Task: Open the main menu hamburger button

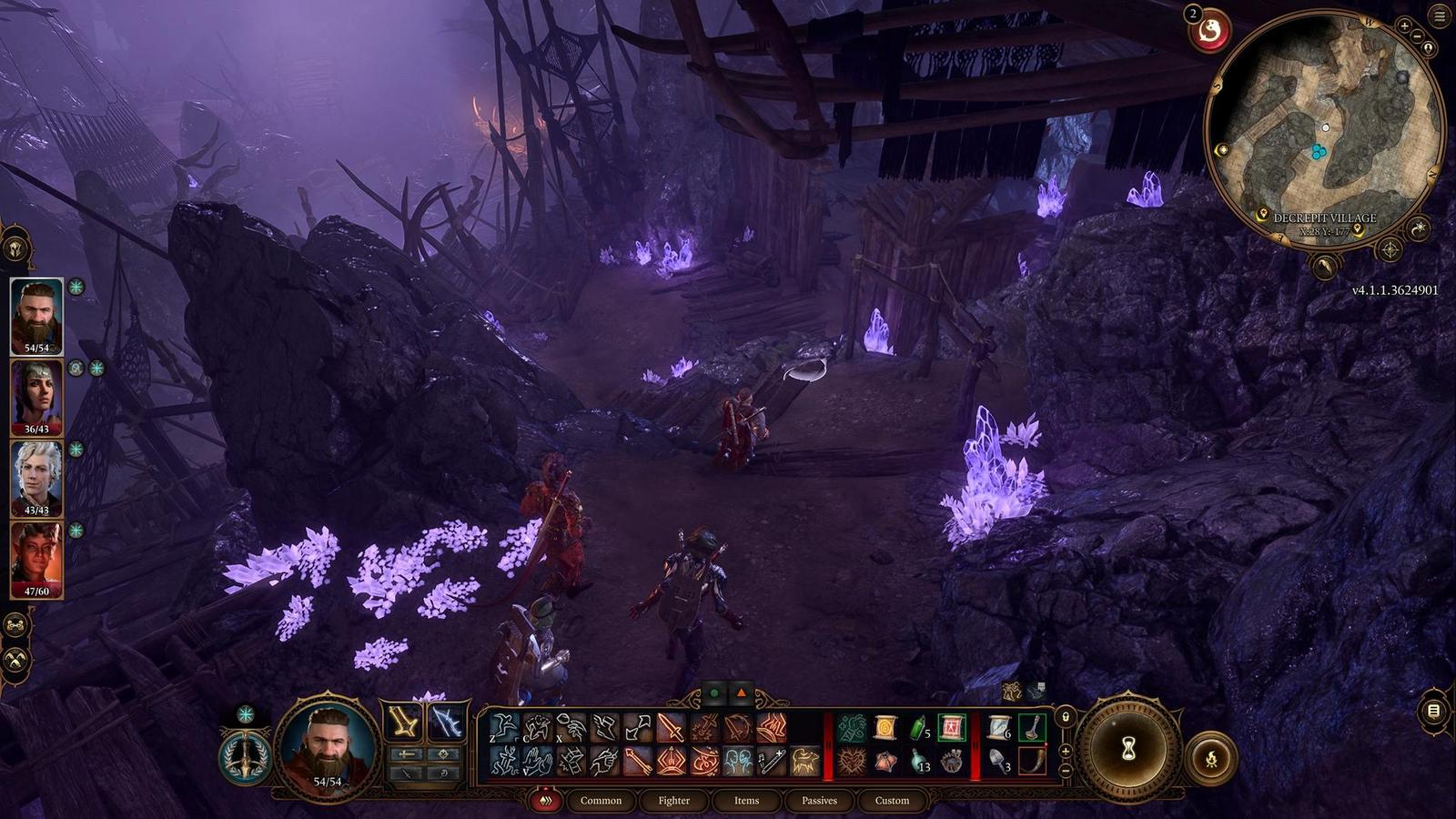Action: [x=1441, y=15]
